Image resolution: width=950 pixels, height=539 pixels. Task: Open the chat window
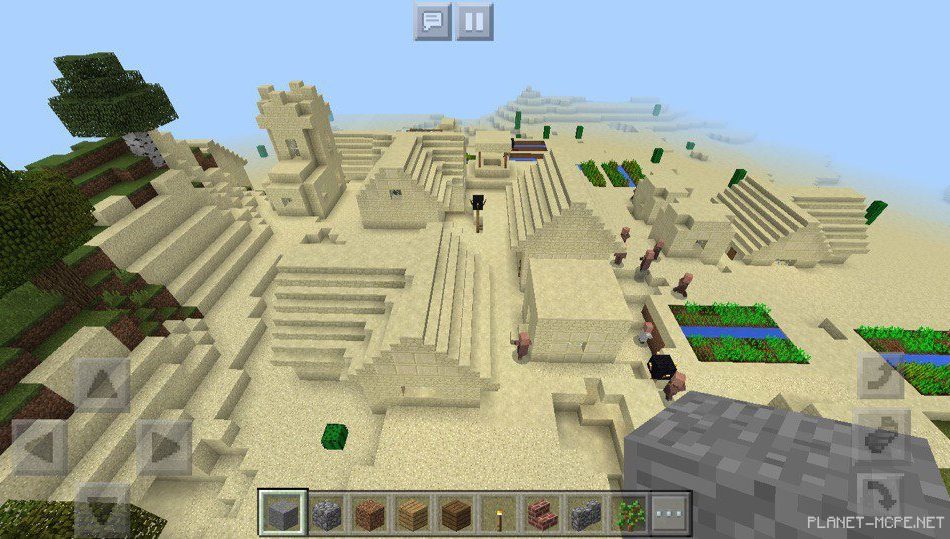click(x=433, y=21)
